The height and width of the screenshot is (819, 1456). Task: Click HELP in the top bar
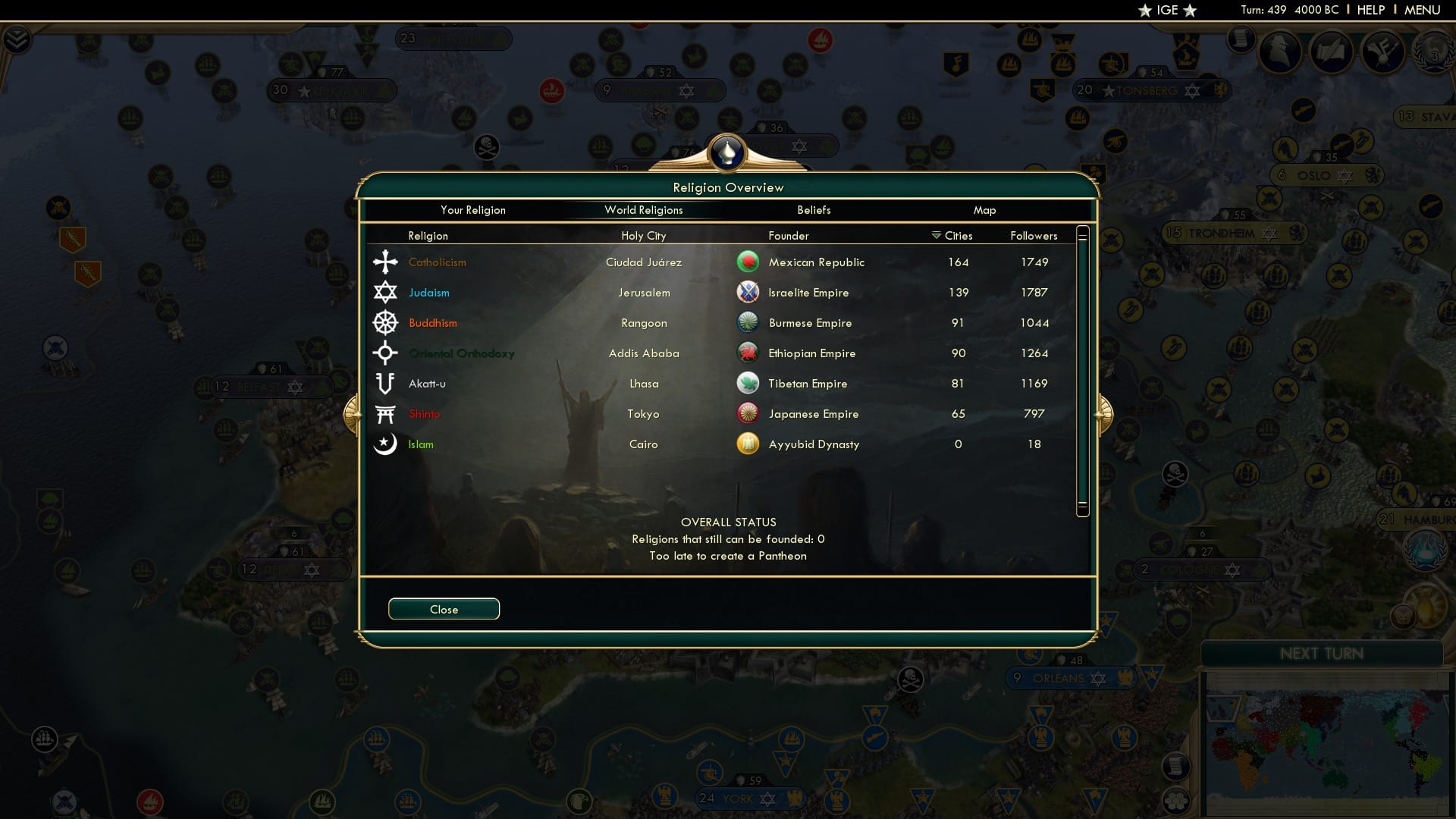click(x=1370, y=10)
